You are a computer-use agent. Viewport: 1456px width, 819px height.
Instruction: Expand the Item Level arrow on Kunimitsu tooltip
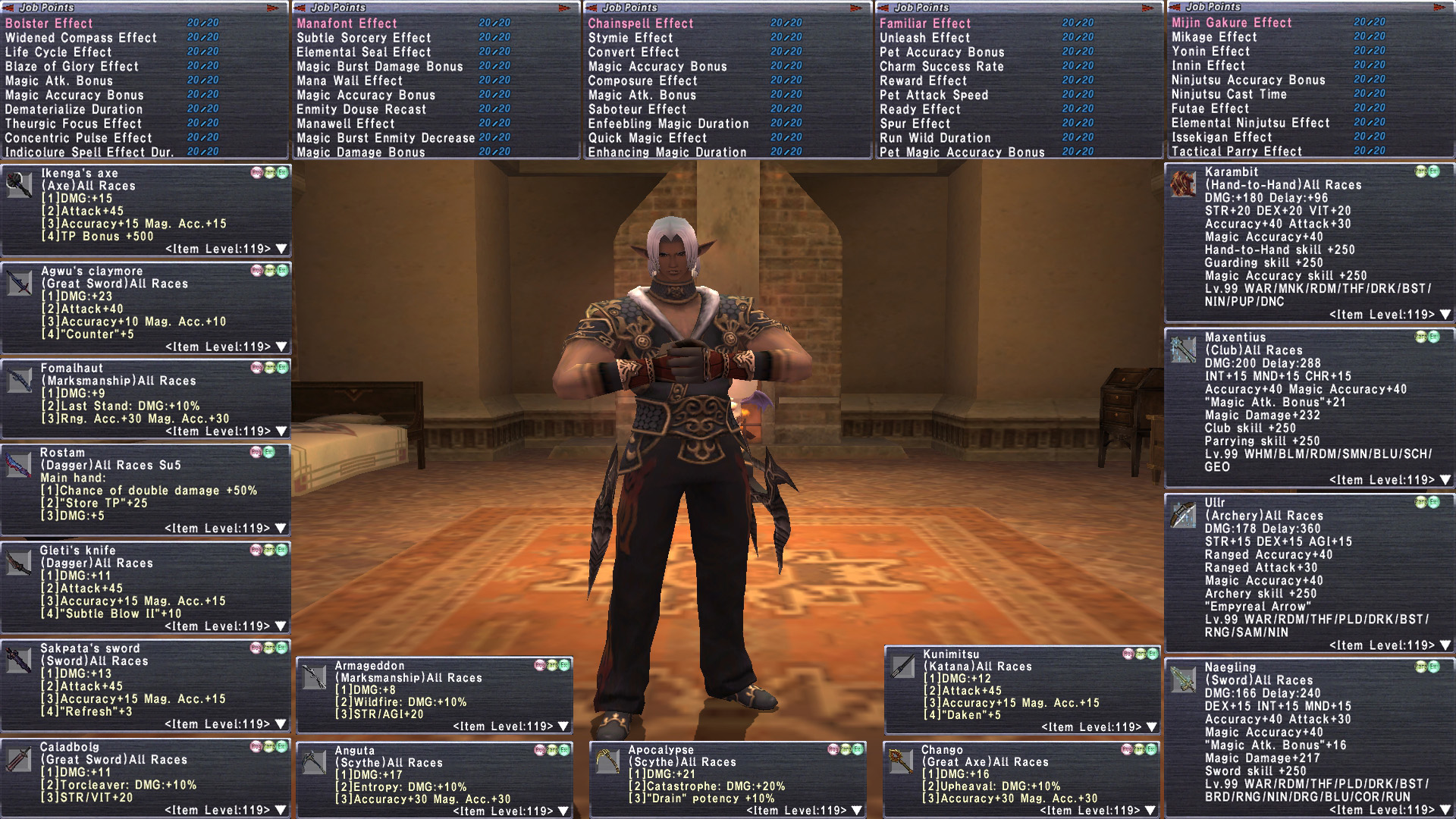1153,727
